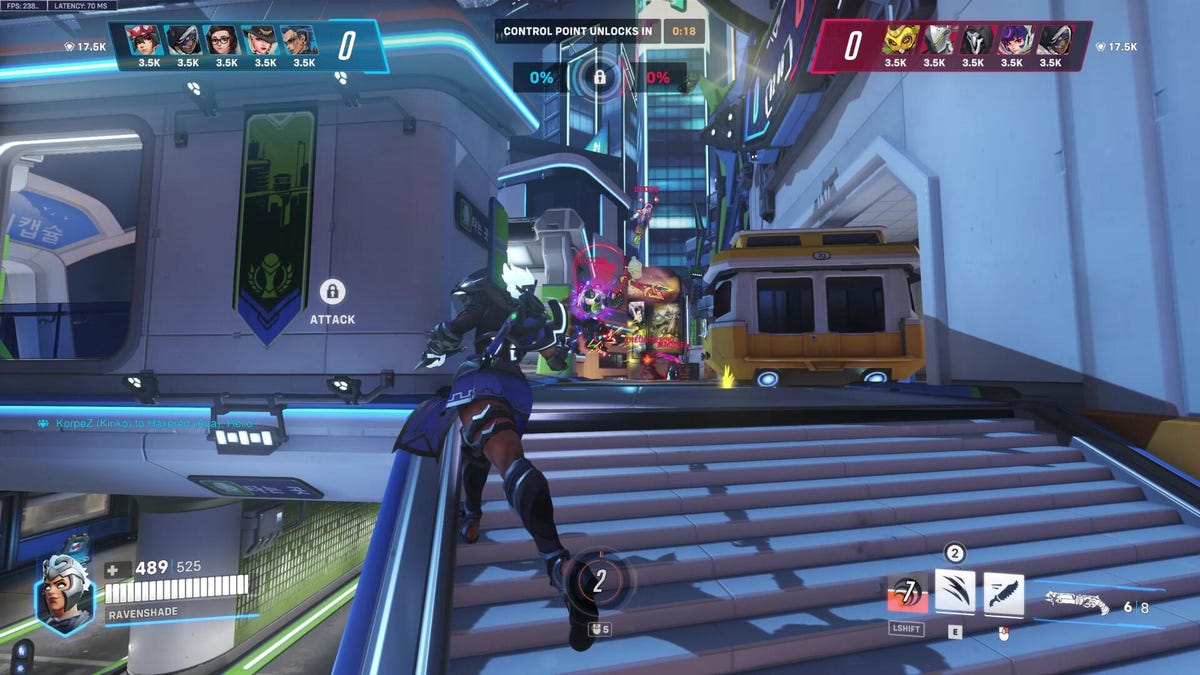Select the Ravenshade hero portrait
Image resolution: width=1200 pixels, height=675 pixels.
[x=65, y=590]
